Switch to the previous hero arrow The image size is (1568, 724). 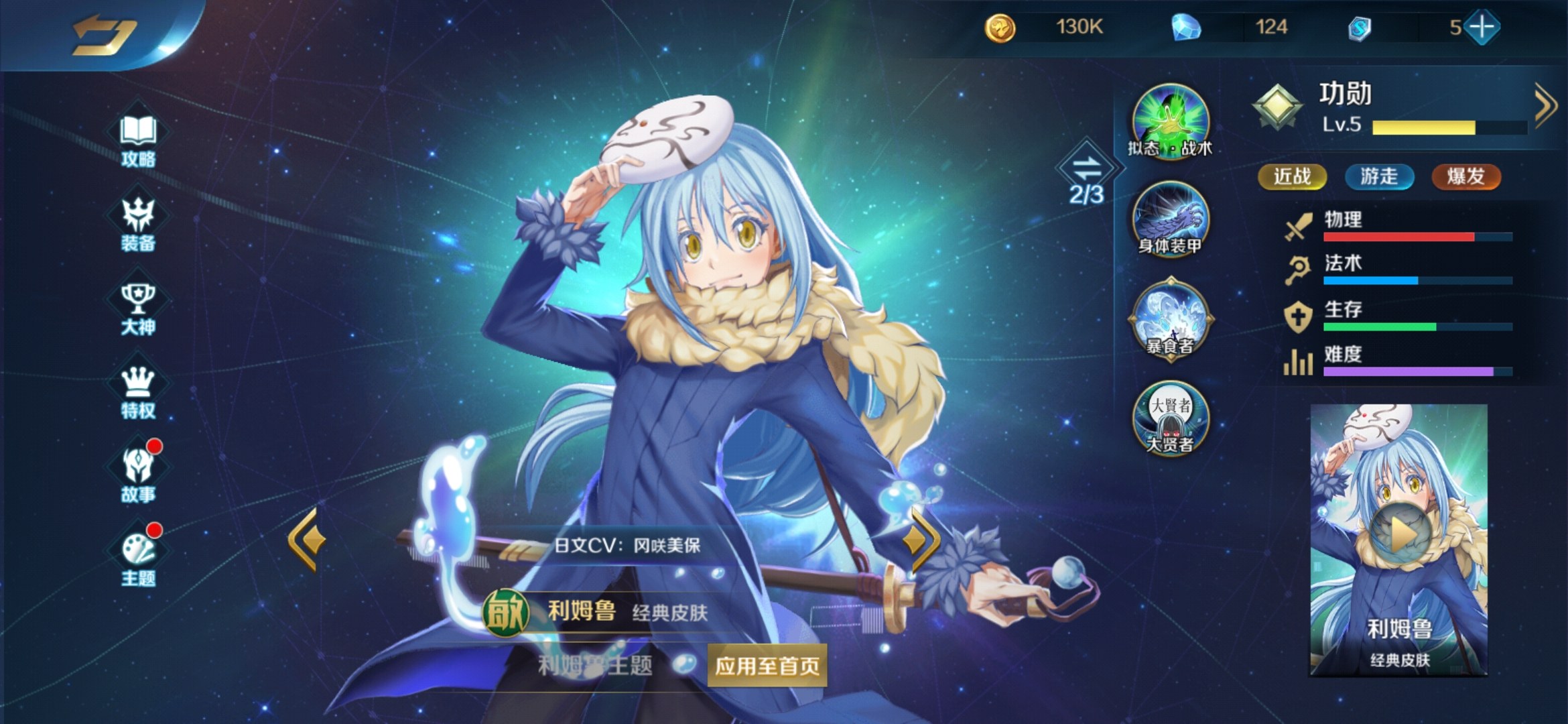307,540
